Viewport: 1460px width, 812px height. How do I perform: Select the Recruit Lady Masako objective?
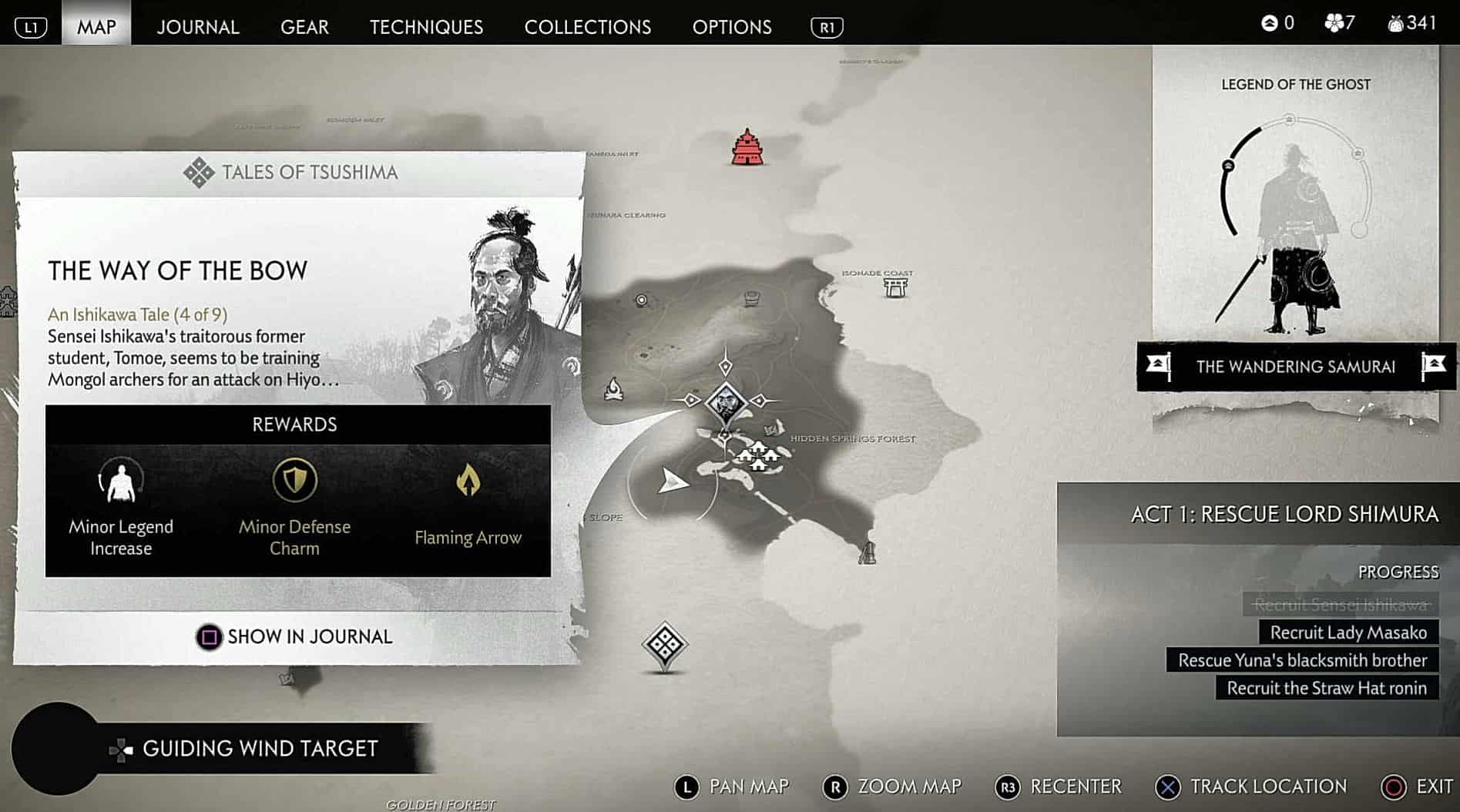(x=1348, y=632)
